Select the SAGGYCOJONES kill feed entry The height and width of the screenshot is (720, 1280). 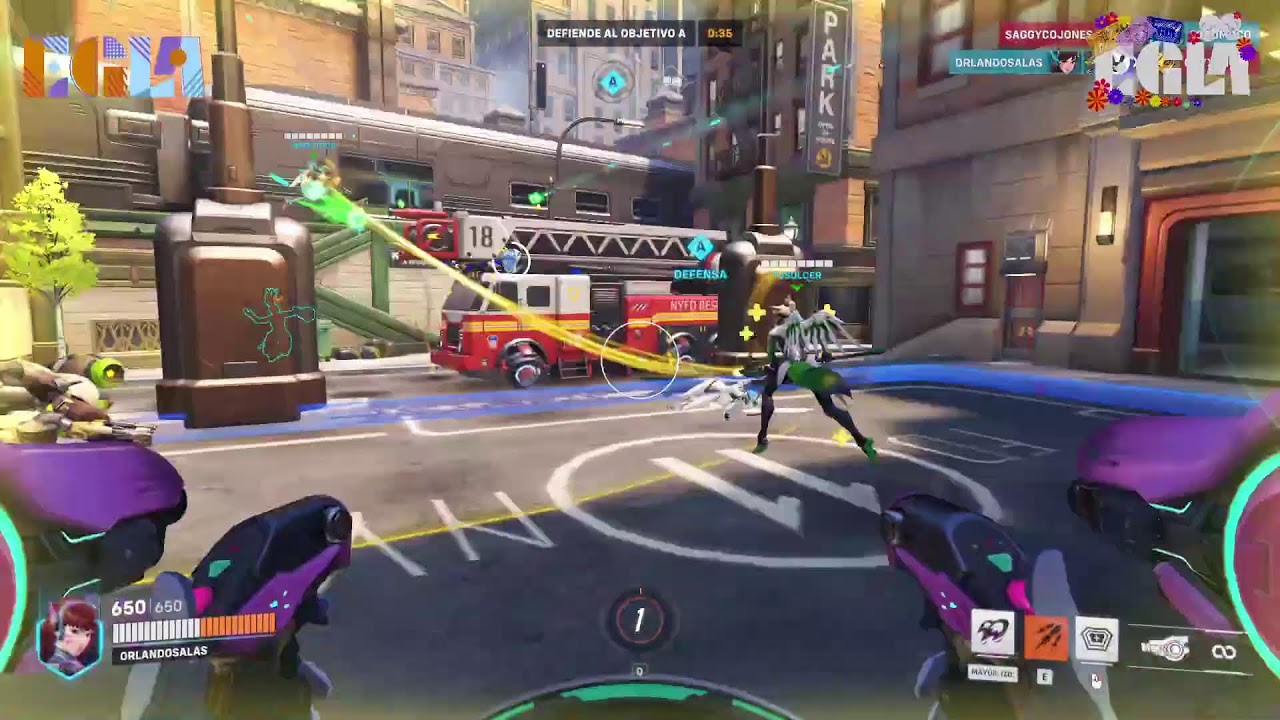(x=1048, y=35)
